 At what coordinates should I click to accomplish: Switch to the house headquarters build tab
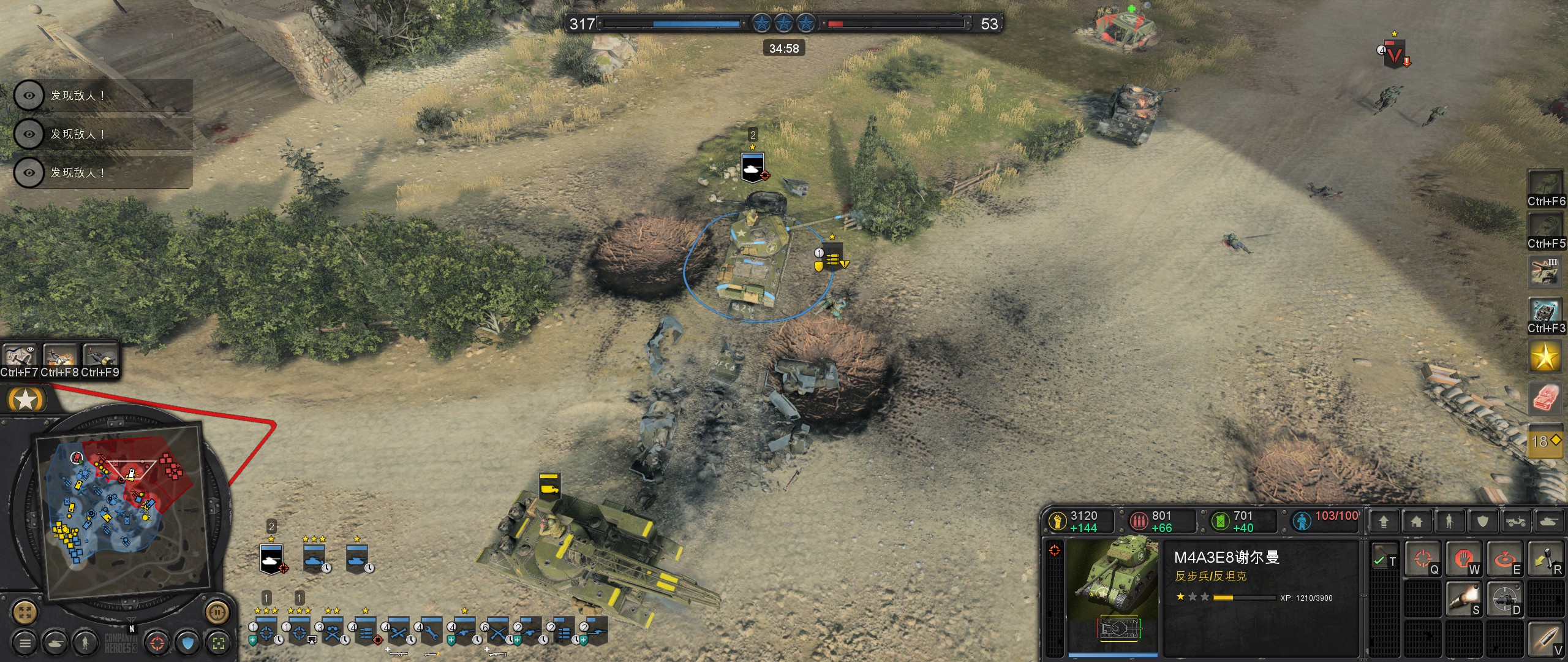point(1416,522)
